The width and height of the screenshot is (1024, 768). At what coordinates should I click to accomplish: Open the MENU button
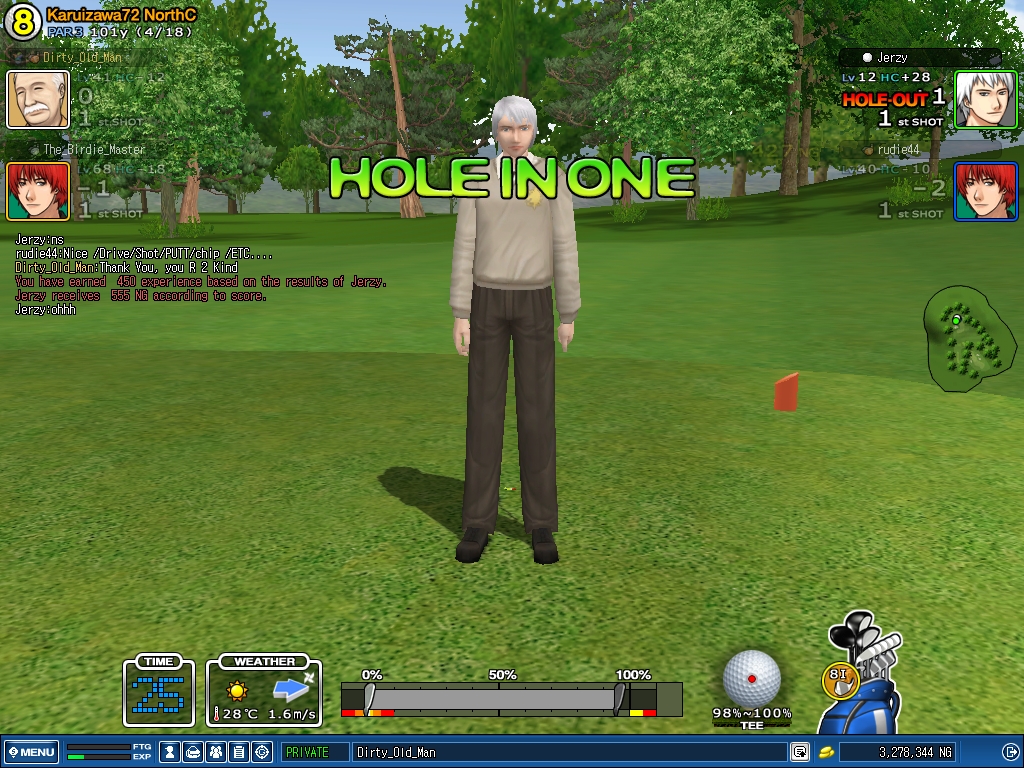tap(31, 752)
